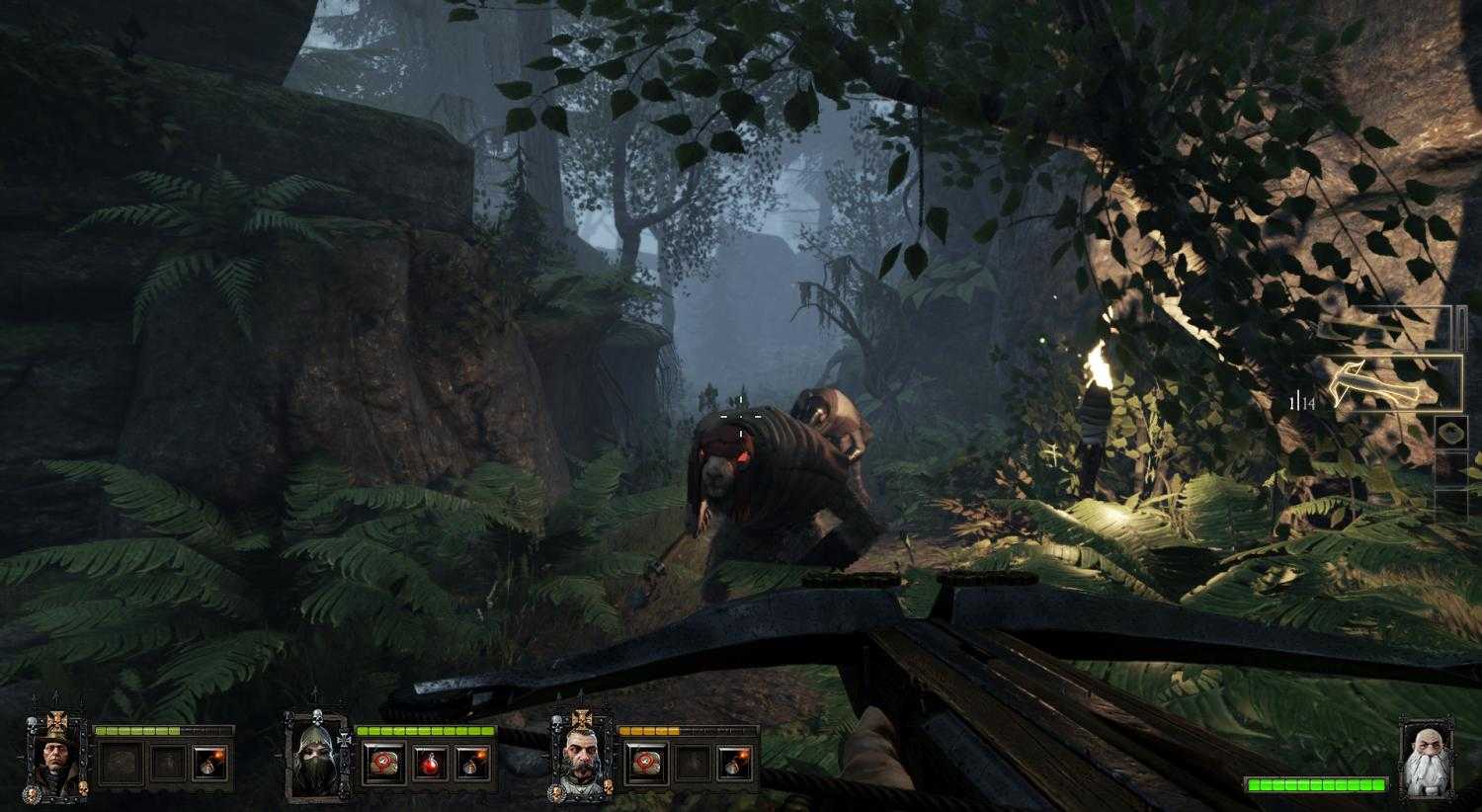This screenshot has width=1482, height=812.
Task: Click the coin medallion below Saltzpyre's portrait
Action: tap(31, 794)
